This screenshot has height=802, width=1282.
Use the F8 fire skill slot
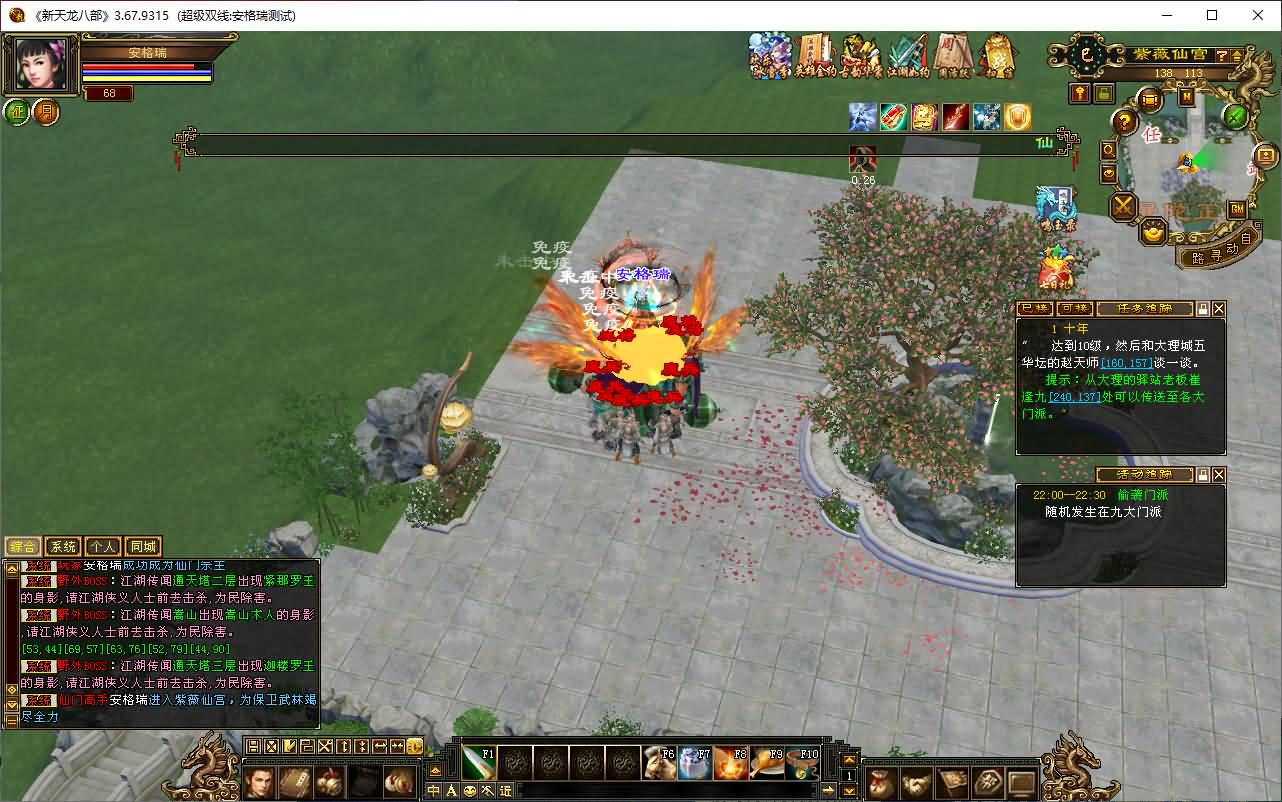click(731, 763)
